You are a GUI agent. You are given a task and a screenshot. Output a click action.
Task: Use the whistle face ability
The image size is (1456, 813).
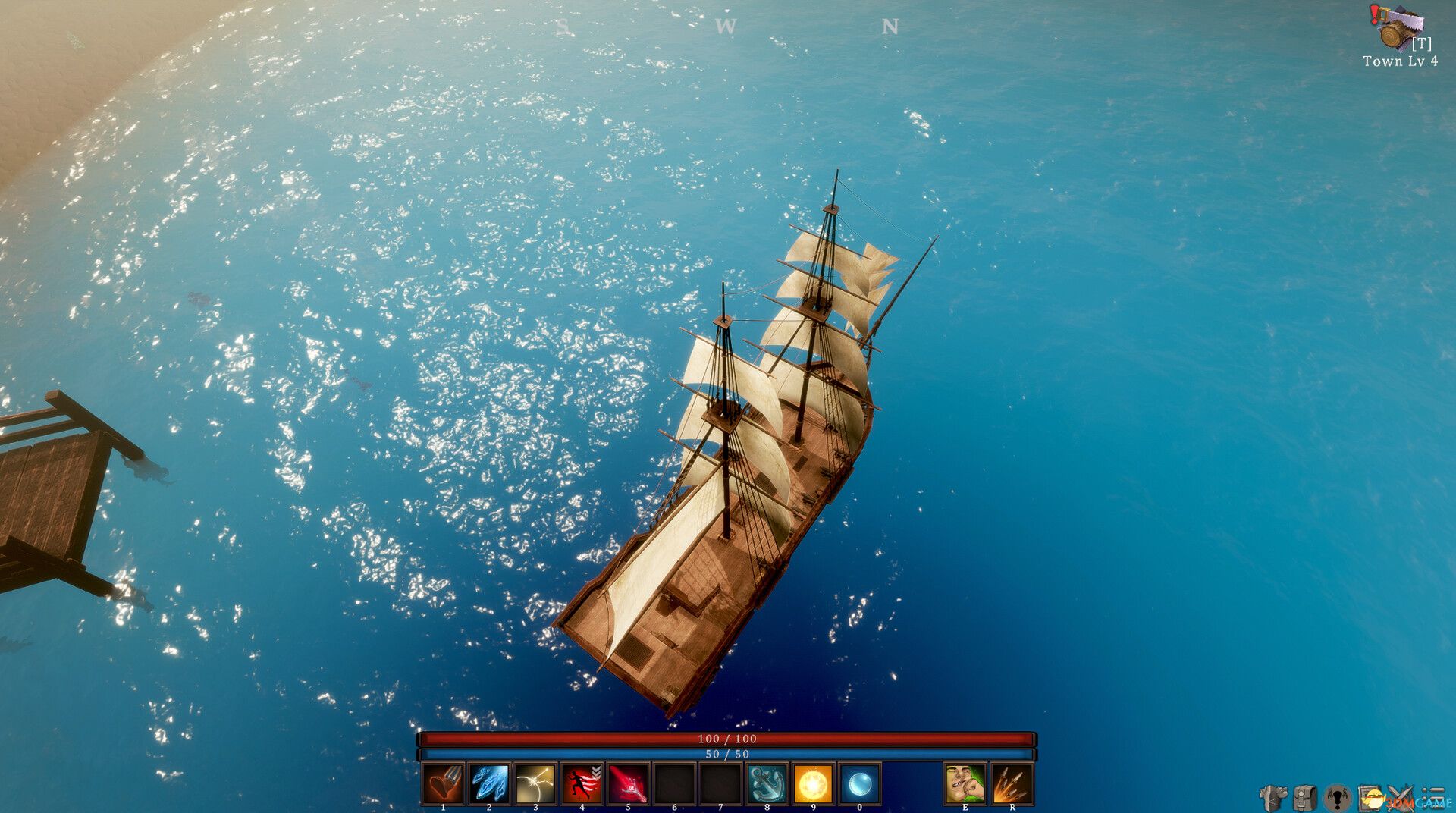tap(965, 783)
